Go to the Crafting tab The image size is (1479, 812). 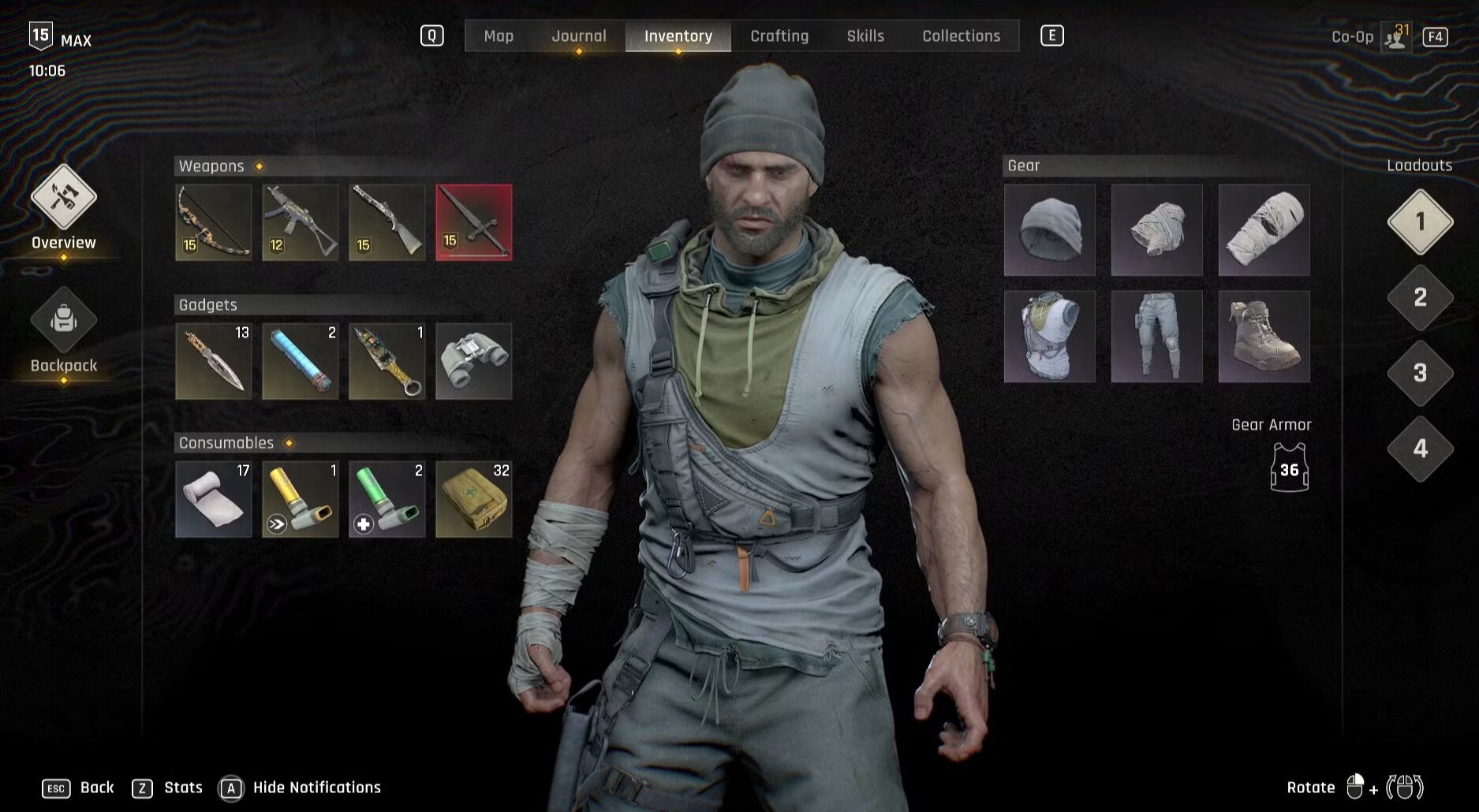779,36
